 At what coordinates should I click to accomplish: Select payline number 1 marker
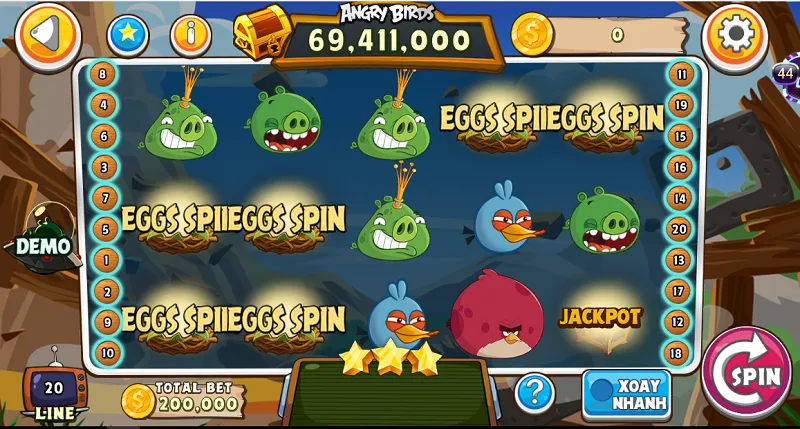point(103,260)
